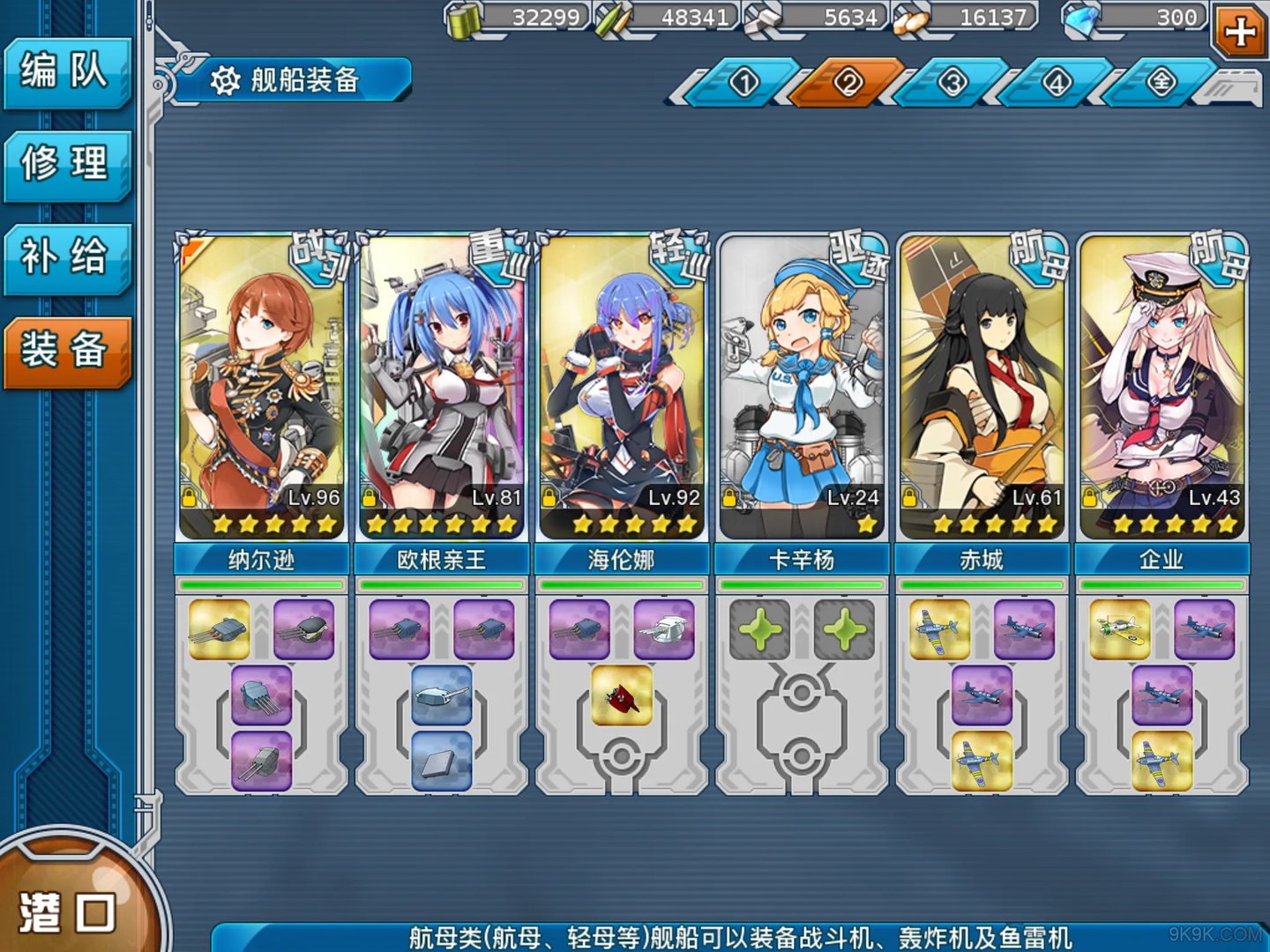Switch to fleet tab 3
This screenshot has width=1270, height=952.
952,83
